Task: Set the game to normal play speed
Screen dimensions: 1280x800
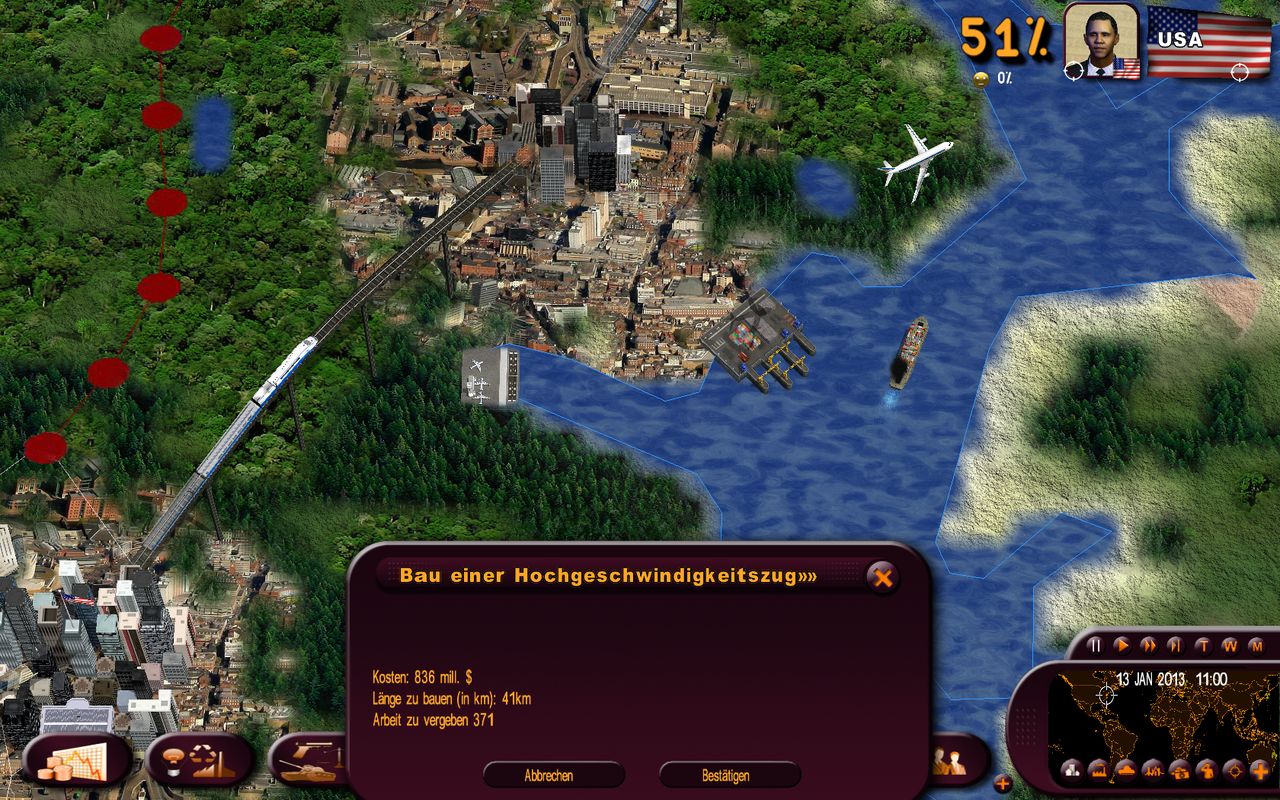Action: [1122, 645]
